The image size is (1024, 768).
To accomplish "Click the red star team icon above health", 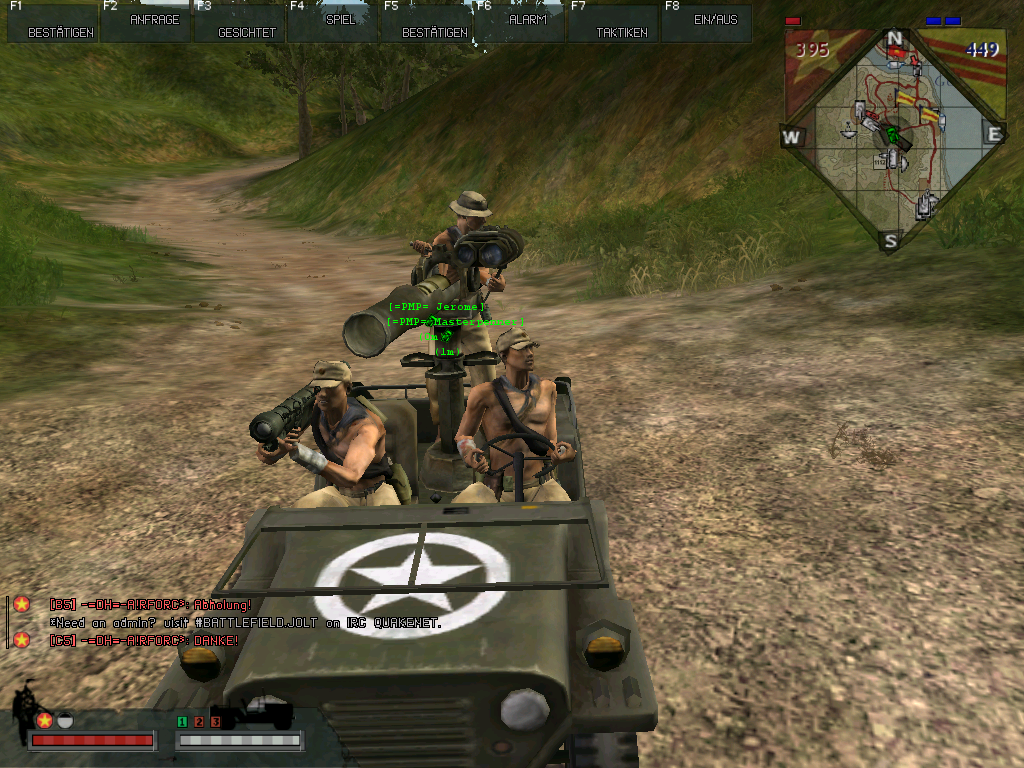I will [44, 720].
